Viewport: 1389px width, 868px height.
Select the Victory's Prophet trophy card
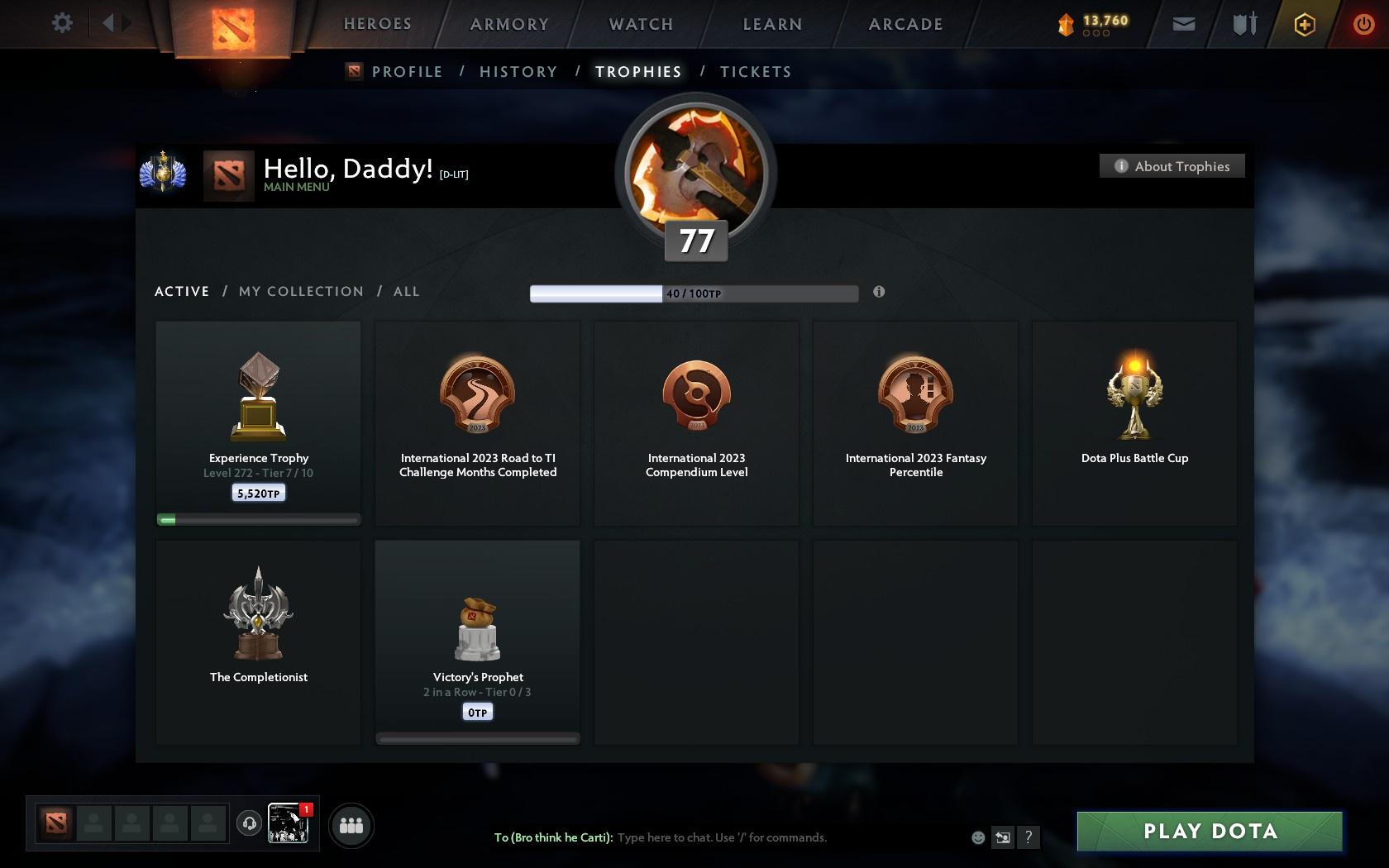477,641
